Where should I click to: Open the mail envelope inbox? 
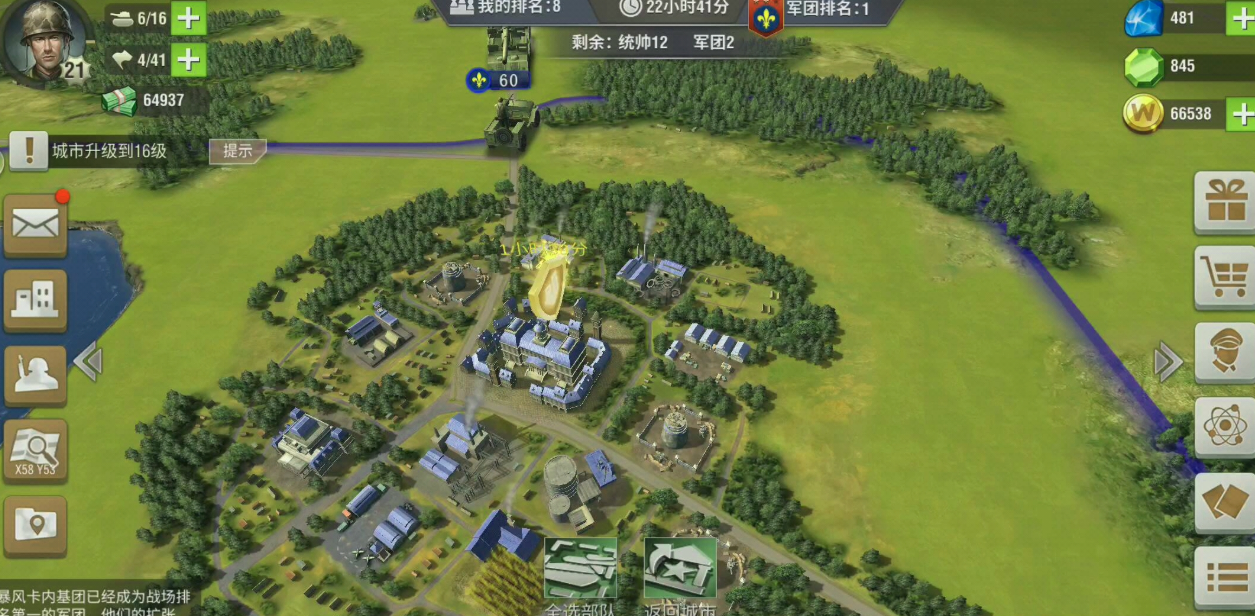click(35, 225)
